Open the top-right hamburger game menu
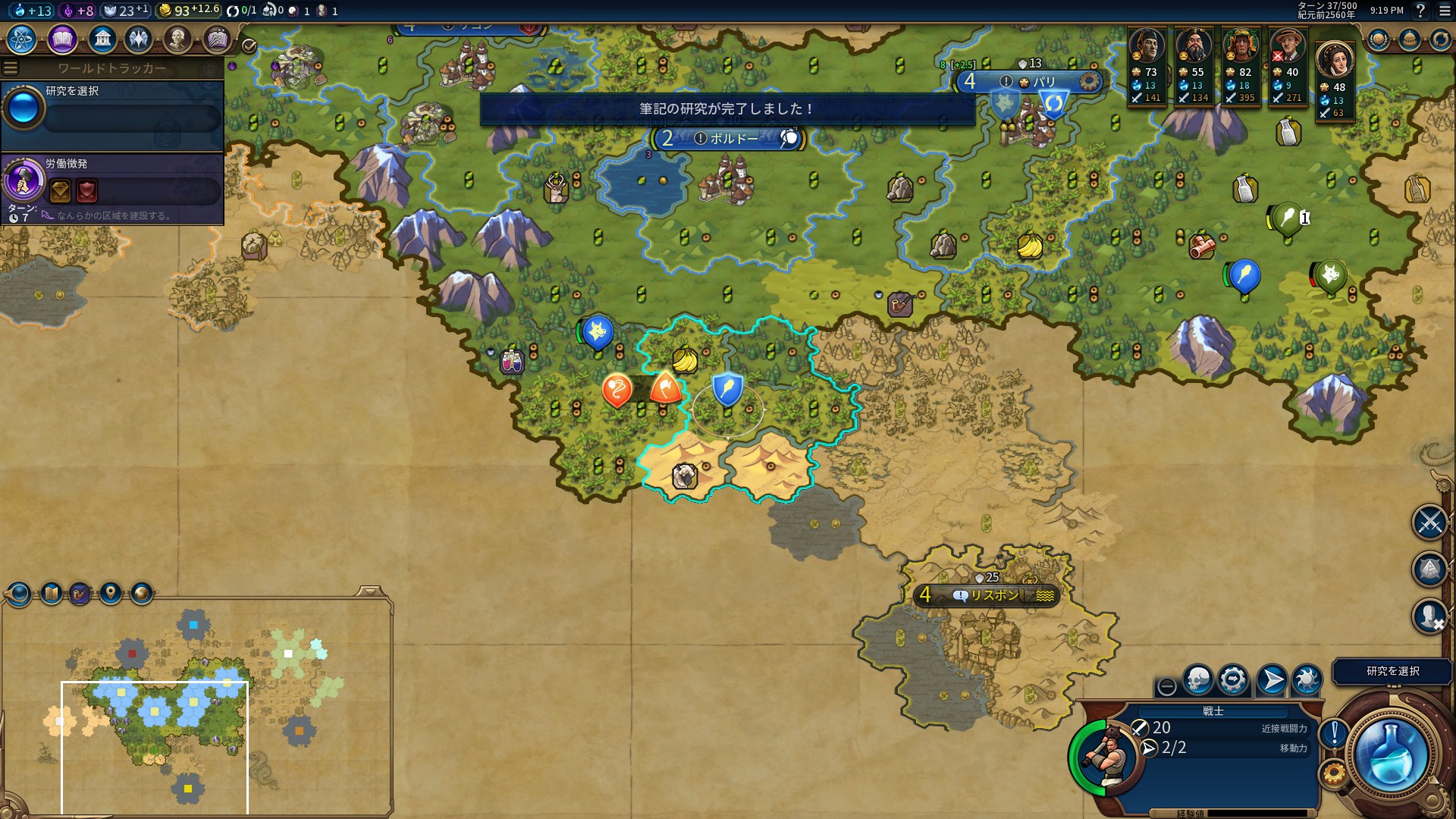Image resolution: width=1456 pixels, height=819 pixels. [x=1444, y=11]
